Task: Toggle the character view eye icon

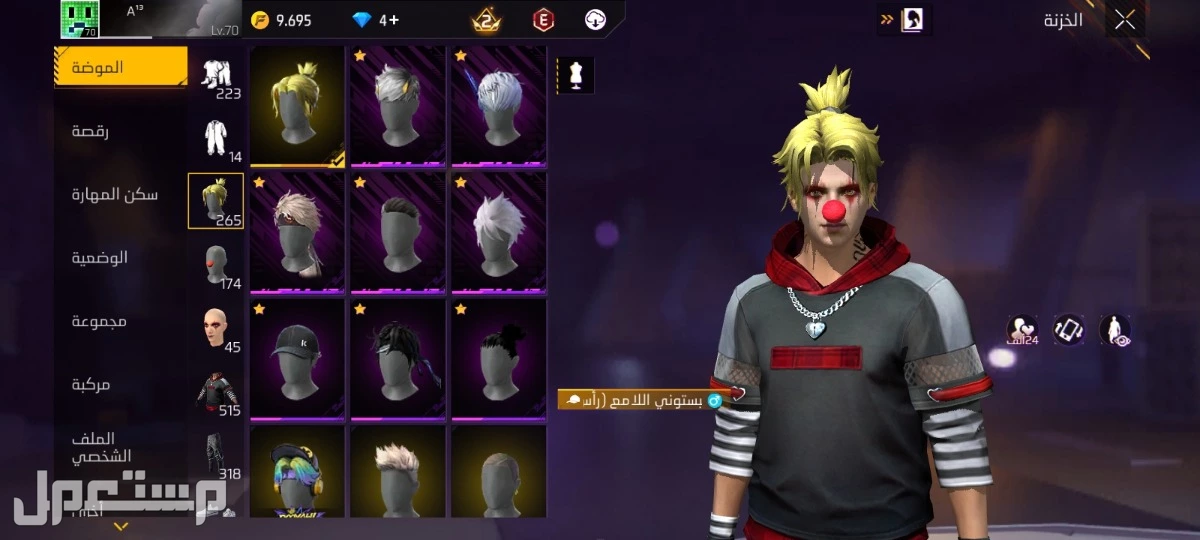Action: tap(1115, 330)
